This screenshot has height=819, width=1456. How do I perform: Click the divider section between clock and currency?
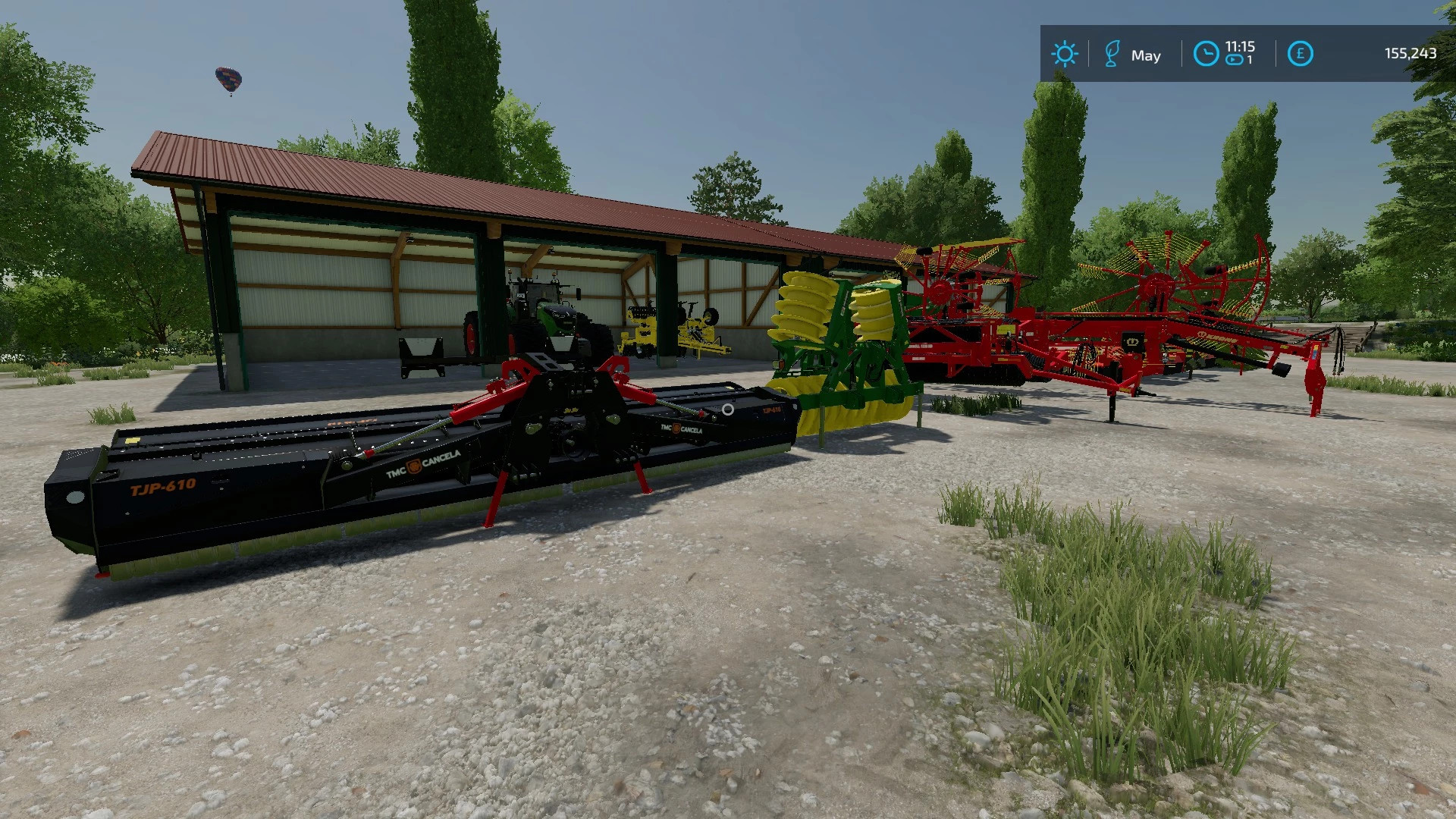1275,52
